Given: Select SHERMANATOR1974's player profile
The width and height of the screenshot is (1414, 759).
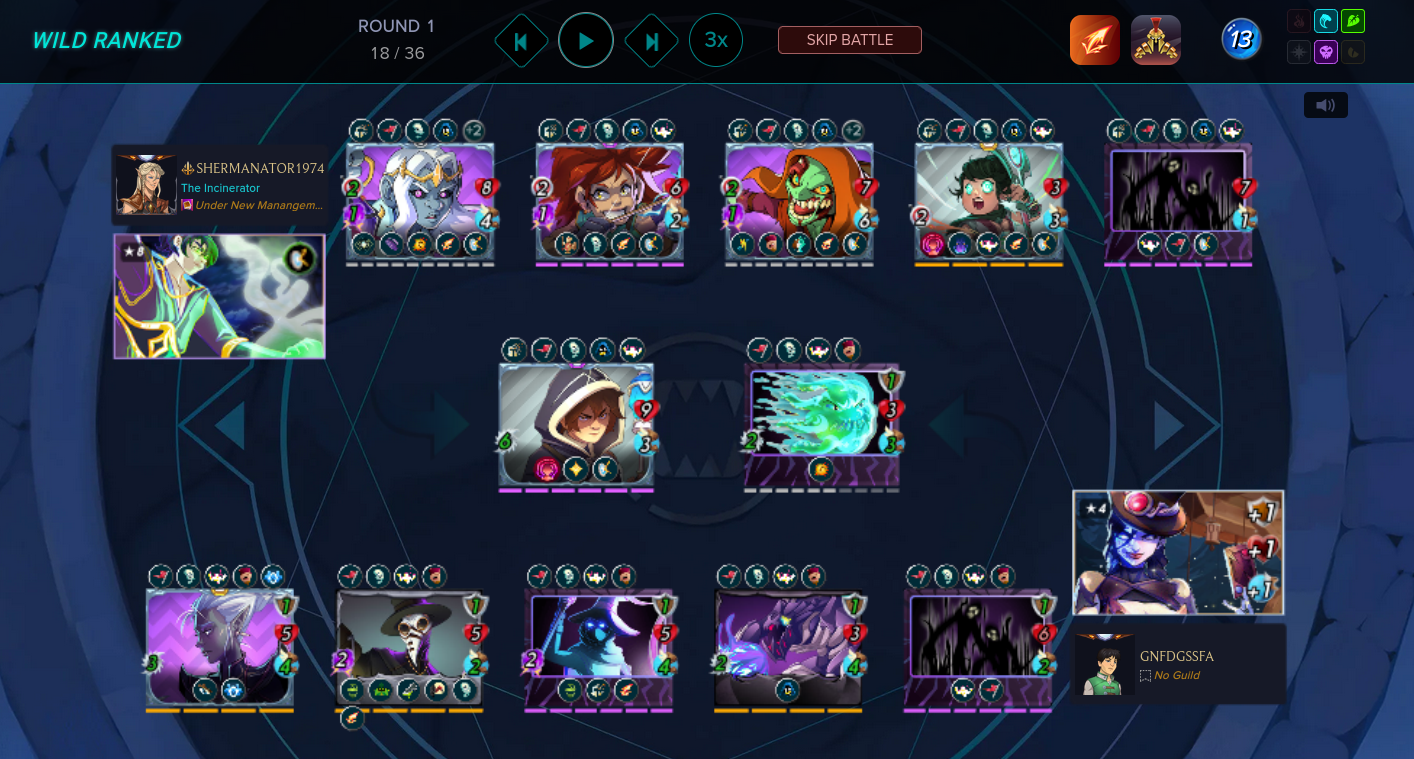Looking at the screenshot, I should 219,186.
